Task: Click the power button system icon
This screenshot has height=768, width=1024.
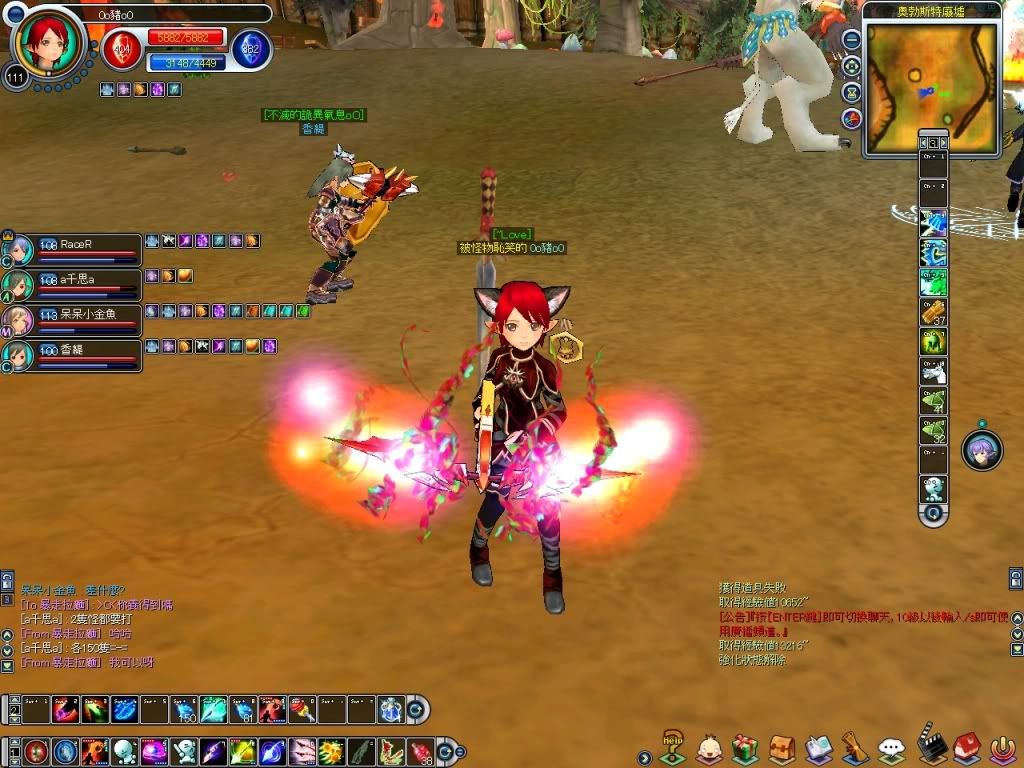Action: 1003,748
